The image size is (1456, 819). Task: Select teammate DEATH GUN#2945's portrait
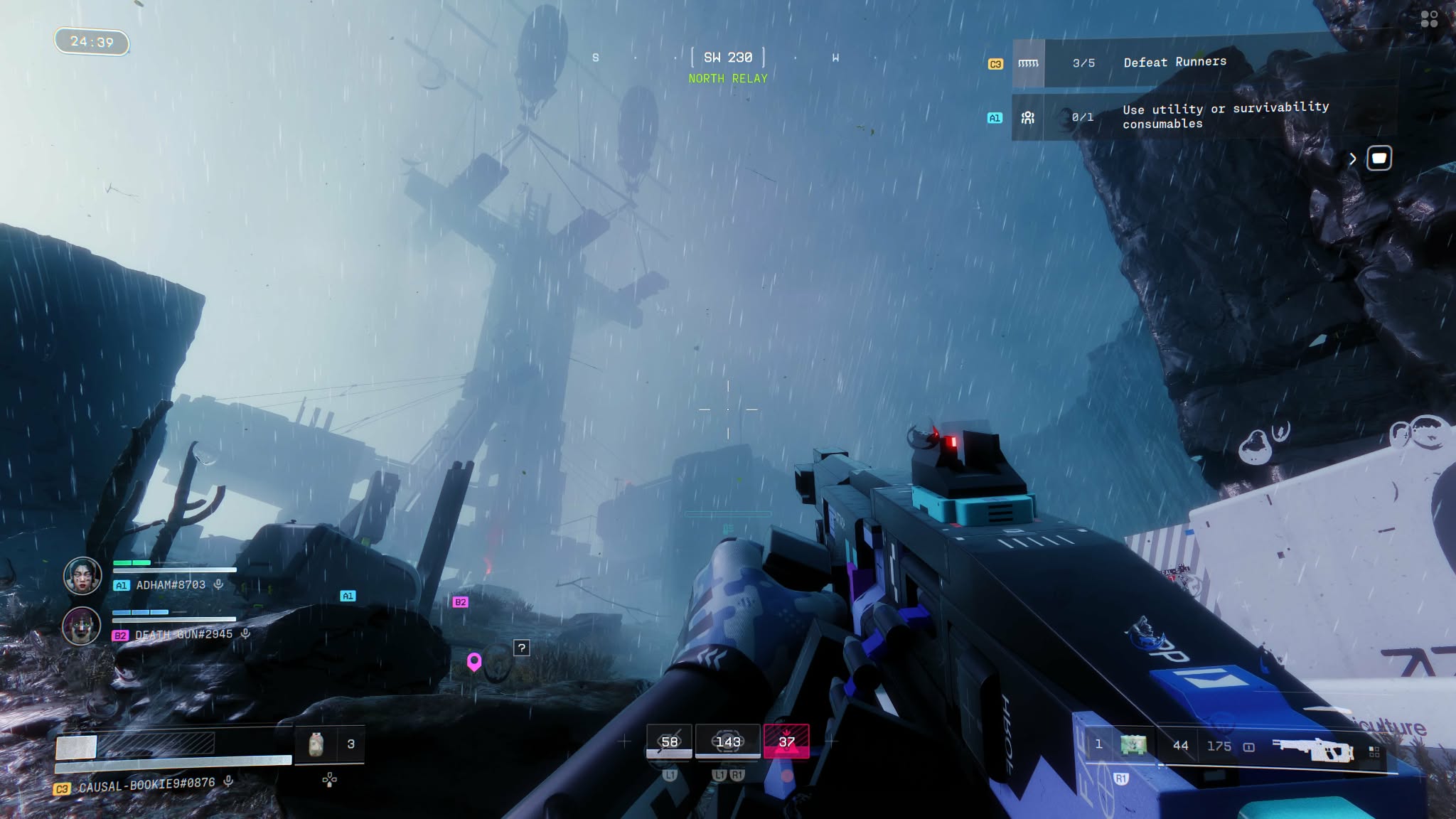coord(81,626)
